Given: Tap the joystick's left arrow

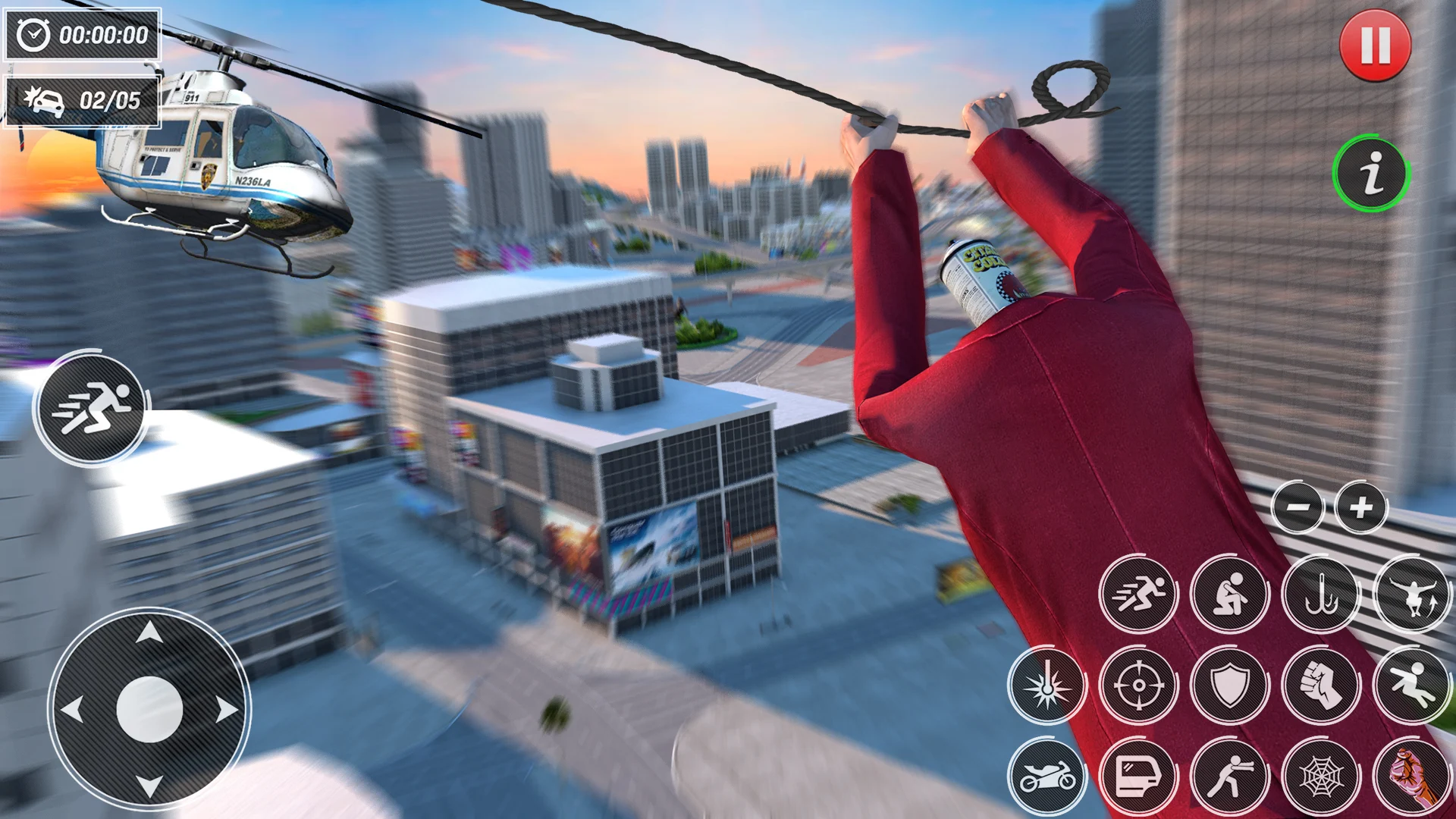Looking at the screenshot, I should coord(72,711).
